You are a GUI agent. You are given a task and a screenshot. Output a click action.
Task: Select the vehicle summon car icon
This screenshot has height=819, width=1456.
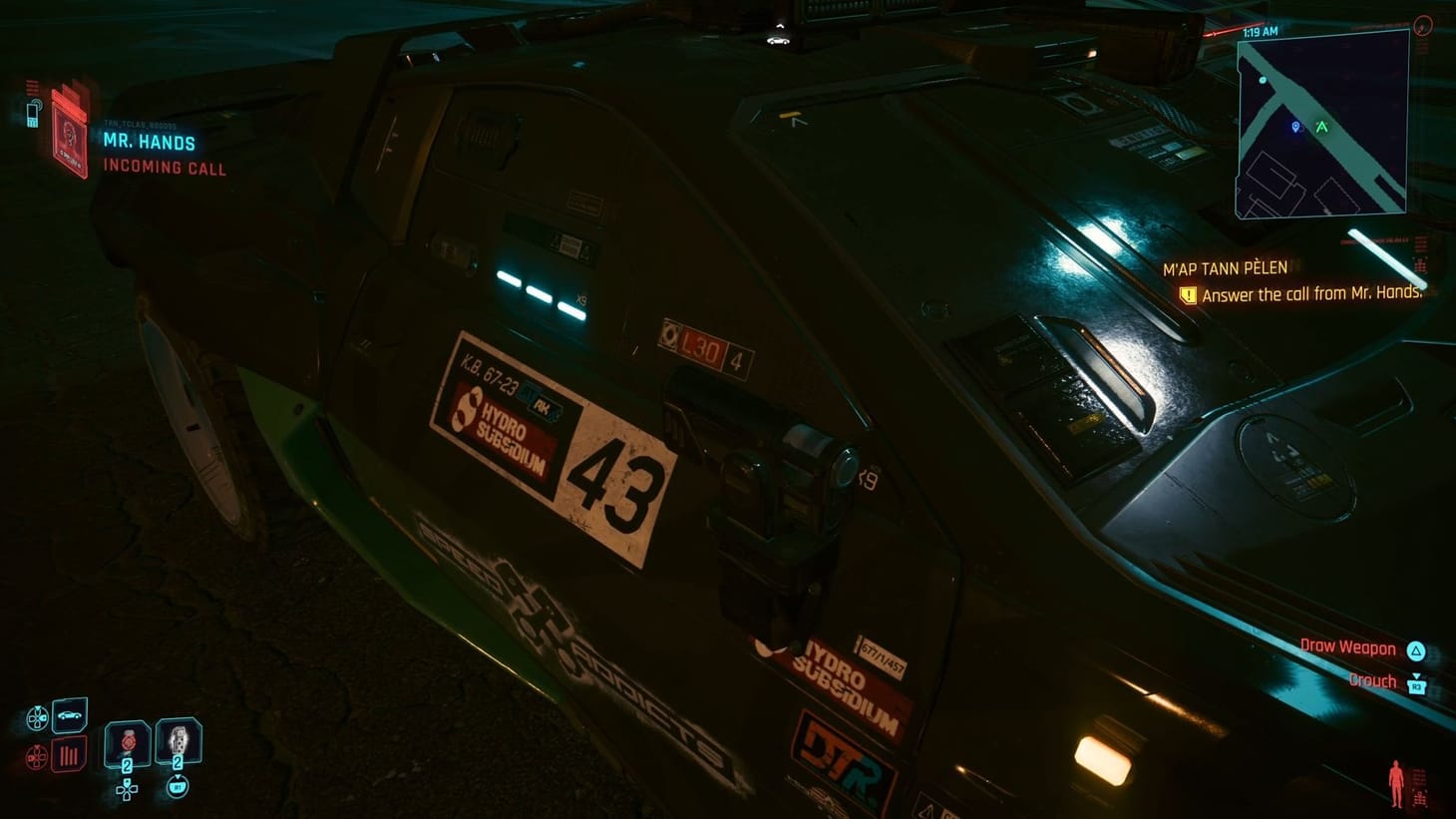click(x=68, y=716)
